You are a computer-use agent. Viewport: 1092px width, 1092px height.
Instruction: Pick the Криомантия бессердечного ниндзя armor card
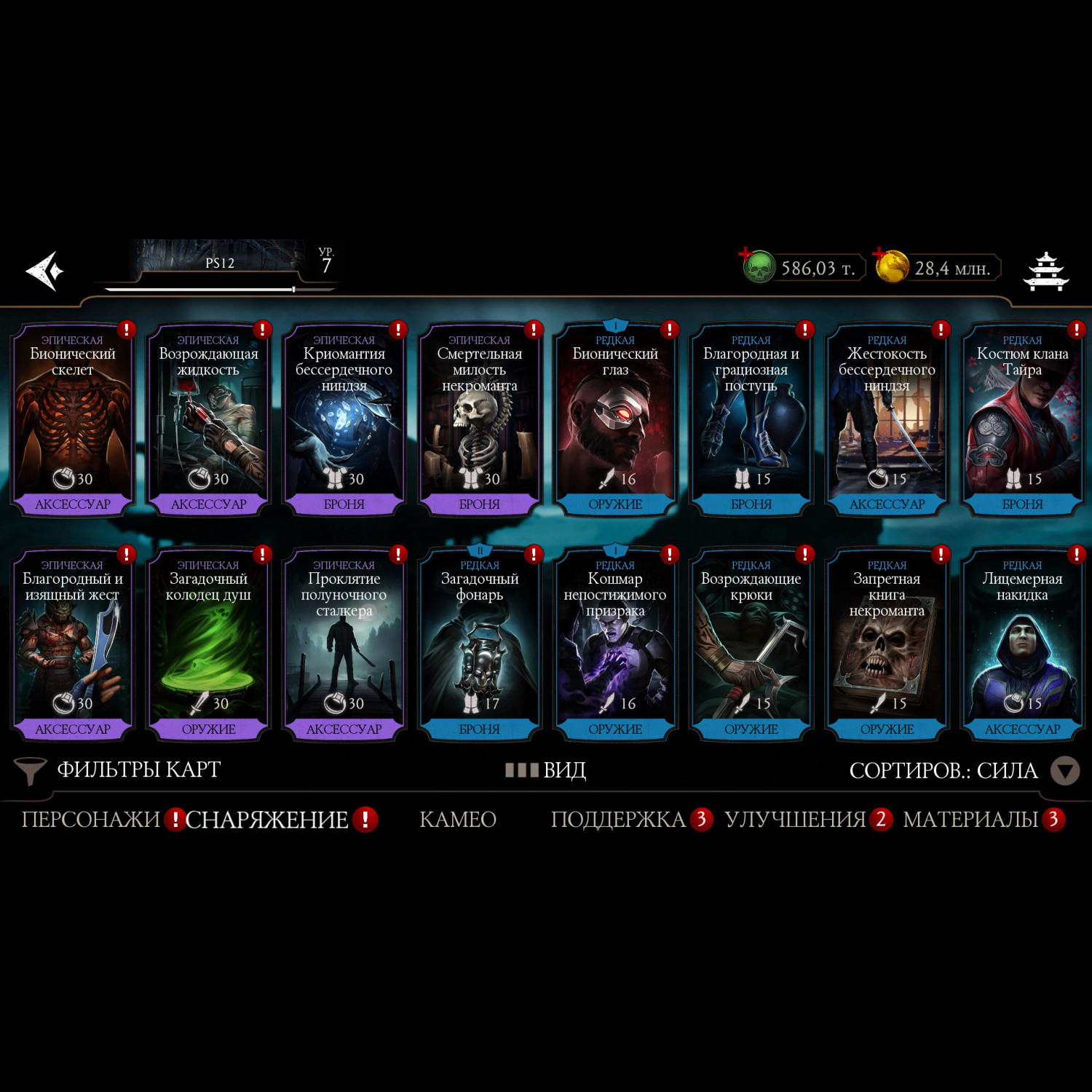344,421
